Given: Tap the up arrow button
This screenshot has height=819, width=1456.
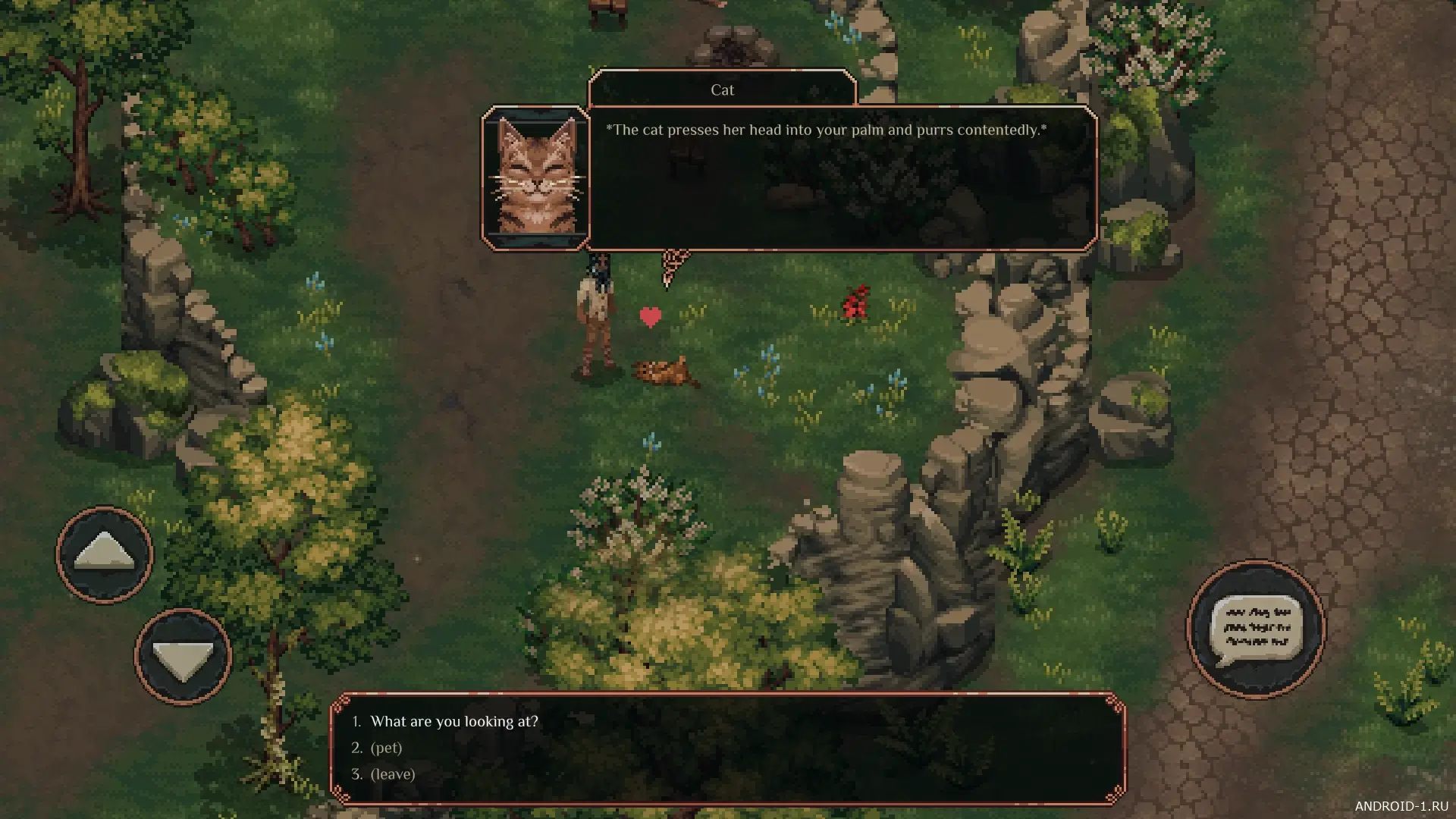Looking at the screenshot, I should tap(105, 555).
